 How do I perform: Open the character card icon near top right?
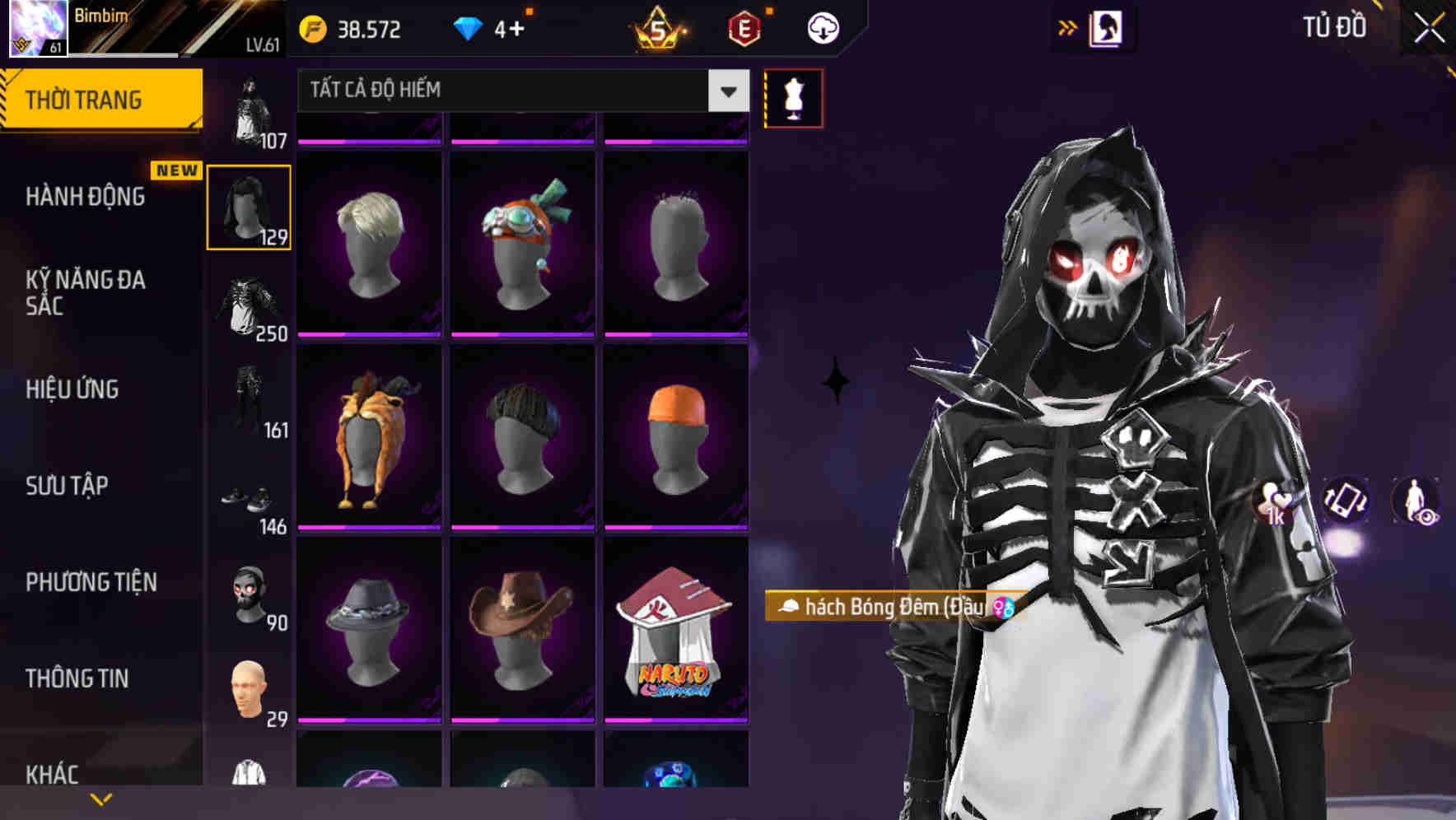1107,27
